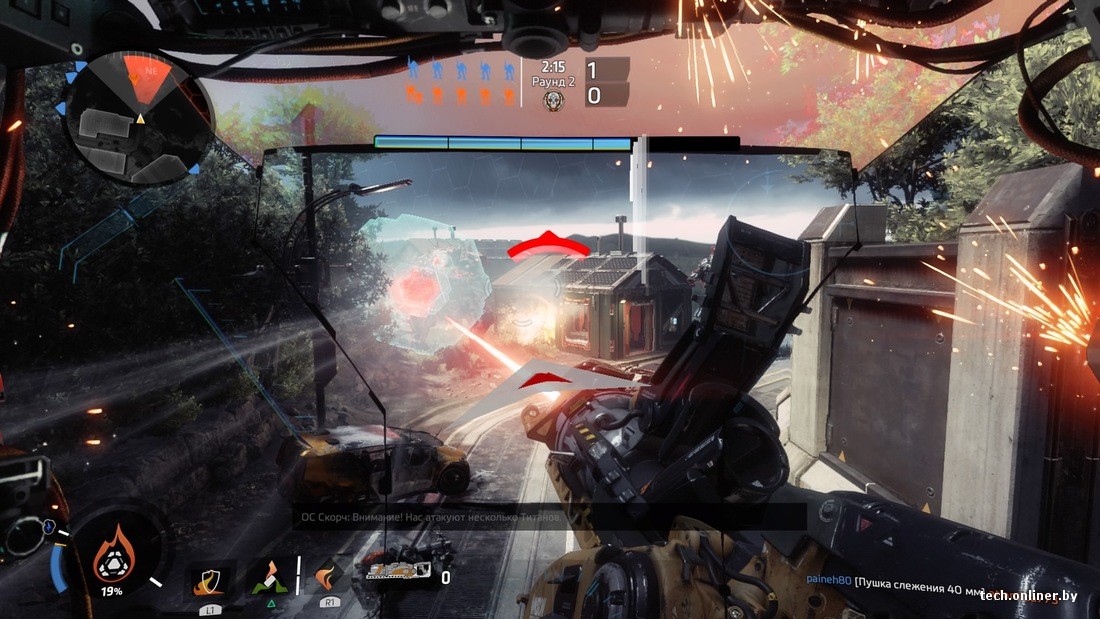
Task: Activate the Flame Core ability icon
Action: (113, 553)
